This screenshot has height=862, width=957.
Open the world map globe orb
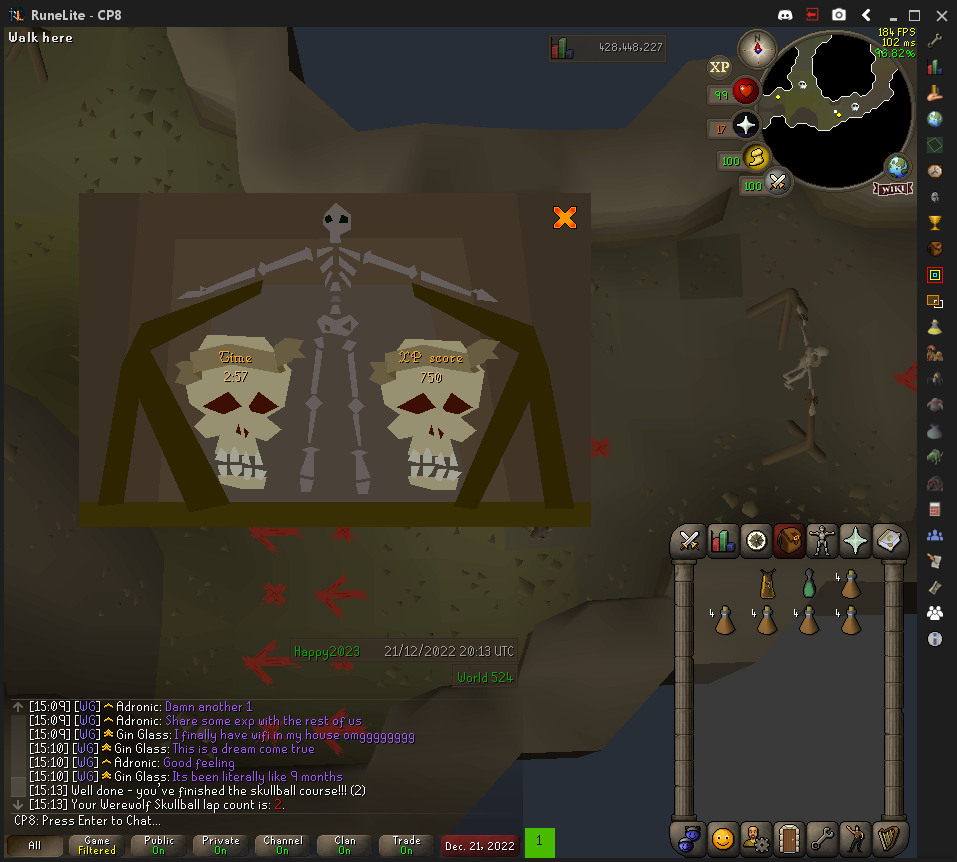pos(897,167)
